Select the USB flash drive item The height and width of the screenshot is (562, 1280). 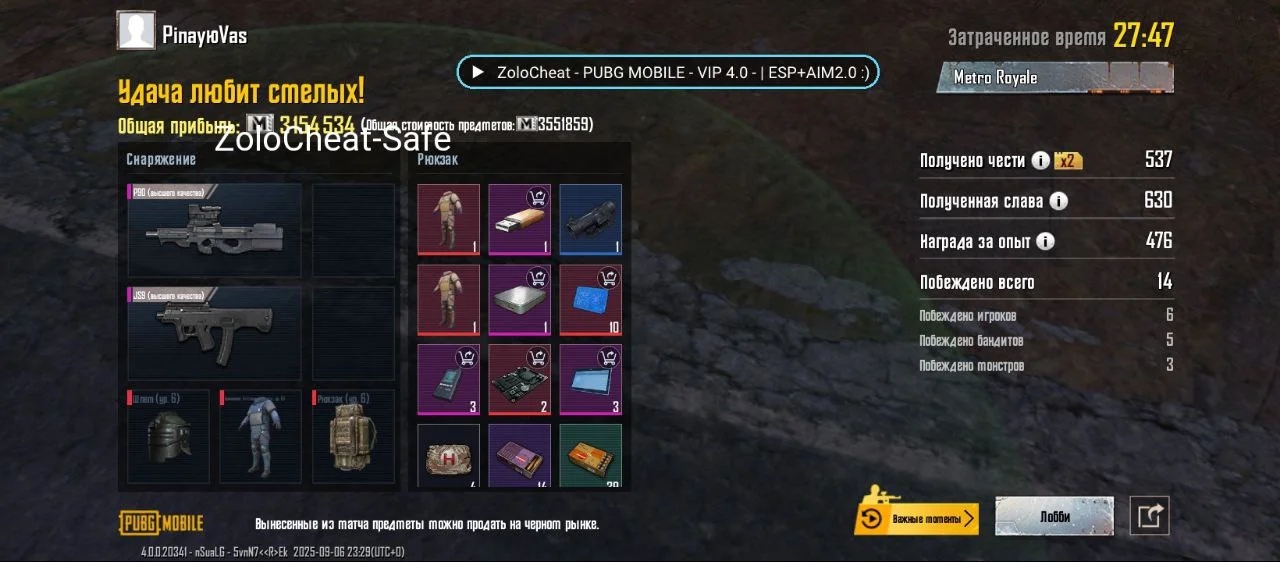point(519,219)
